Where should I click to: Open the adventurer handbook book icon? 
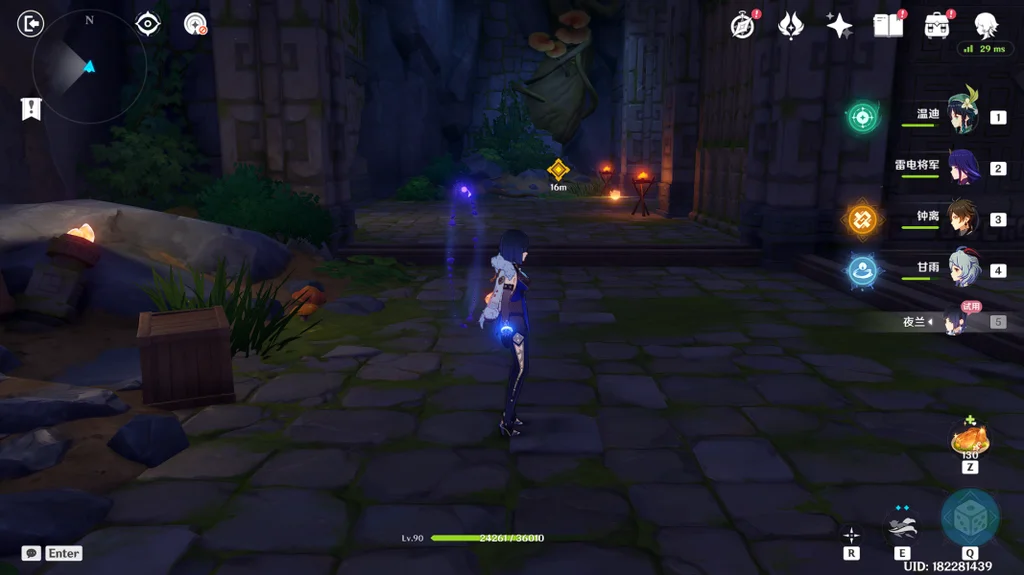click(x=887, y=26)
